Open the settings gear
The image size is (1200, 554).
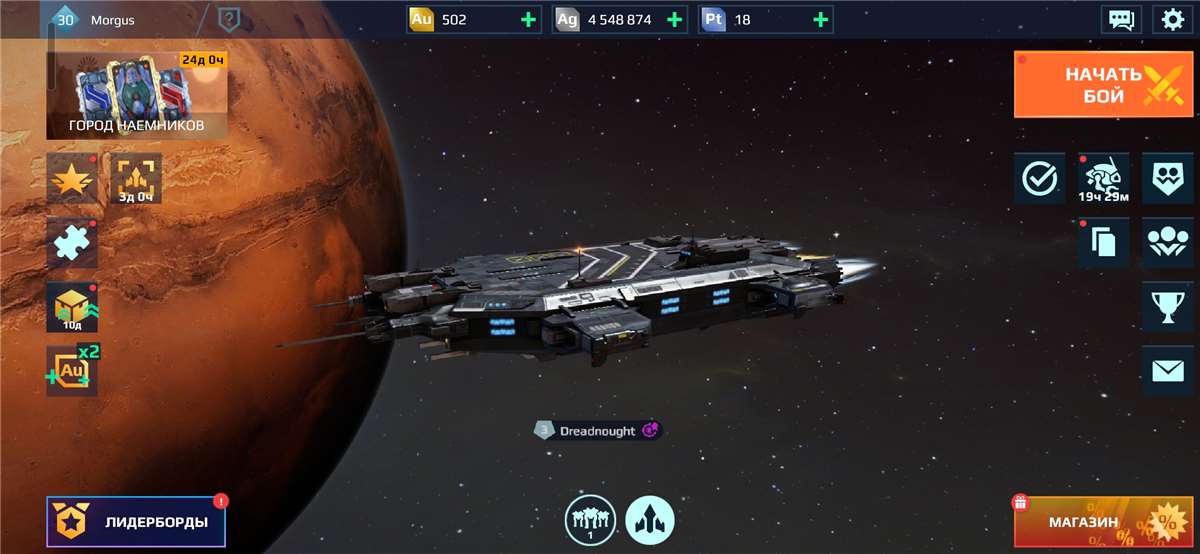pyautogui.click(x=1171, y=19)
